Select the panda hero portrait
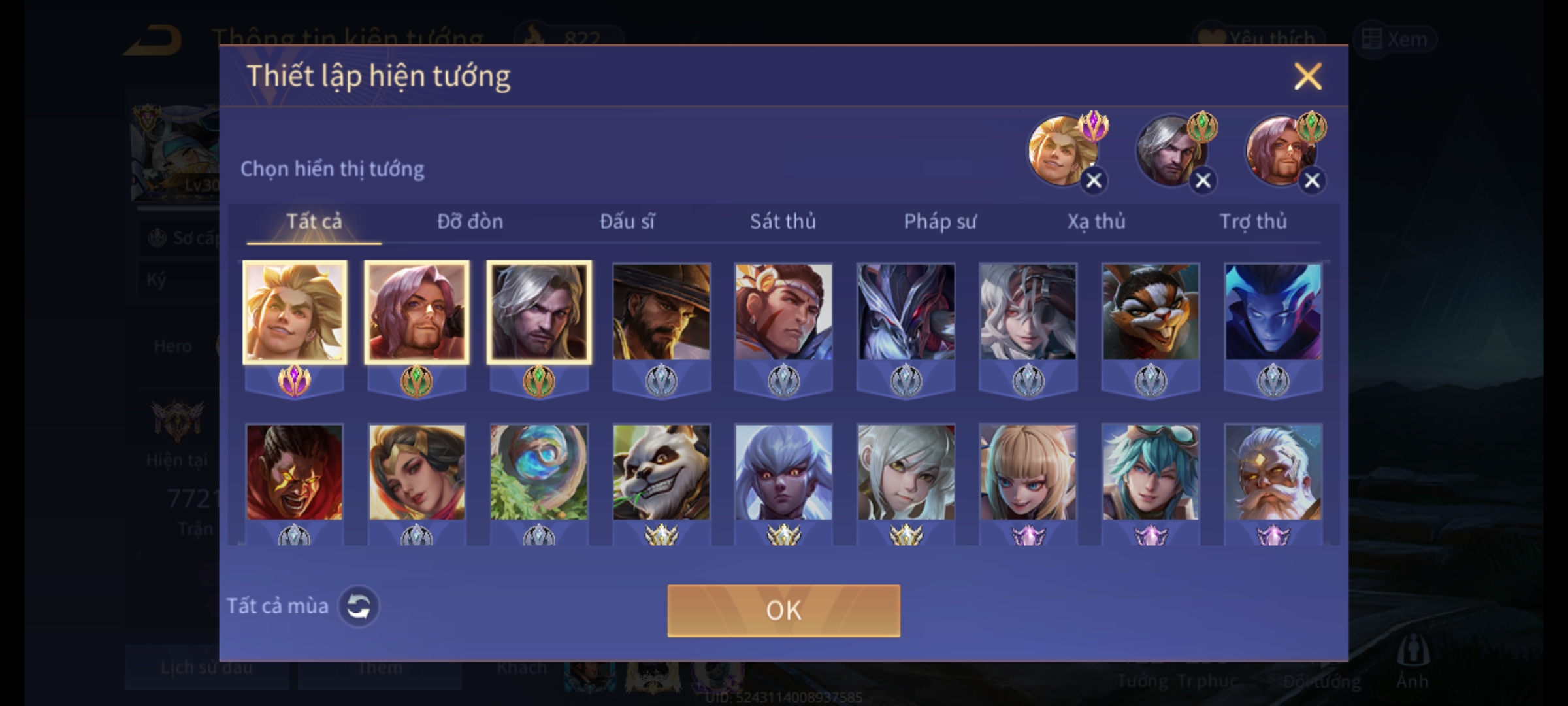This screenshot has width=1568, height=706. [x=661, y=472]
